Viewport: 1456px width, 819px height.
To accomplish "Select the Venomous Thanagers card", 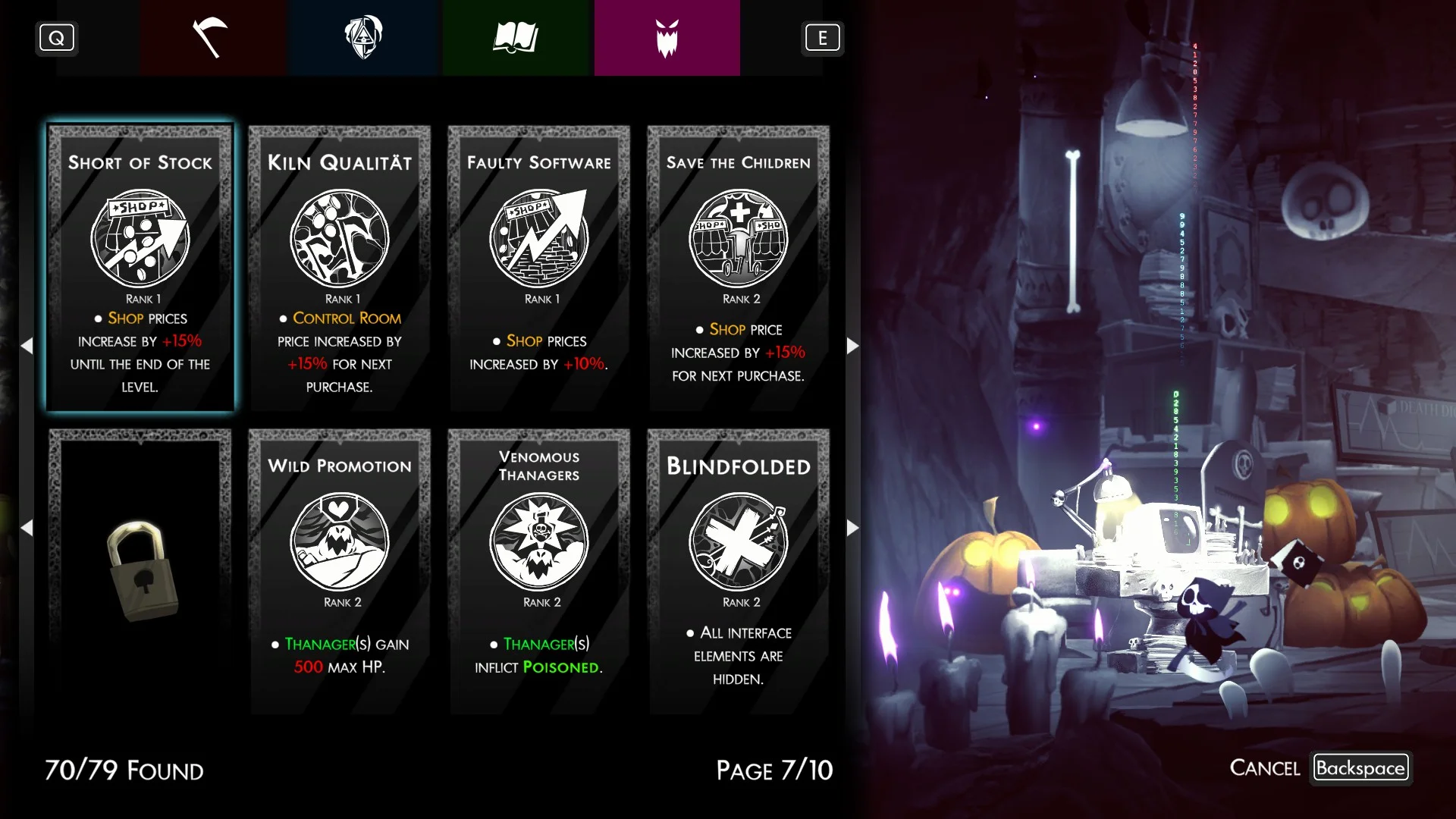I will pyautogui.click(x=539, y=571).
